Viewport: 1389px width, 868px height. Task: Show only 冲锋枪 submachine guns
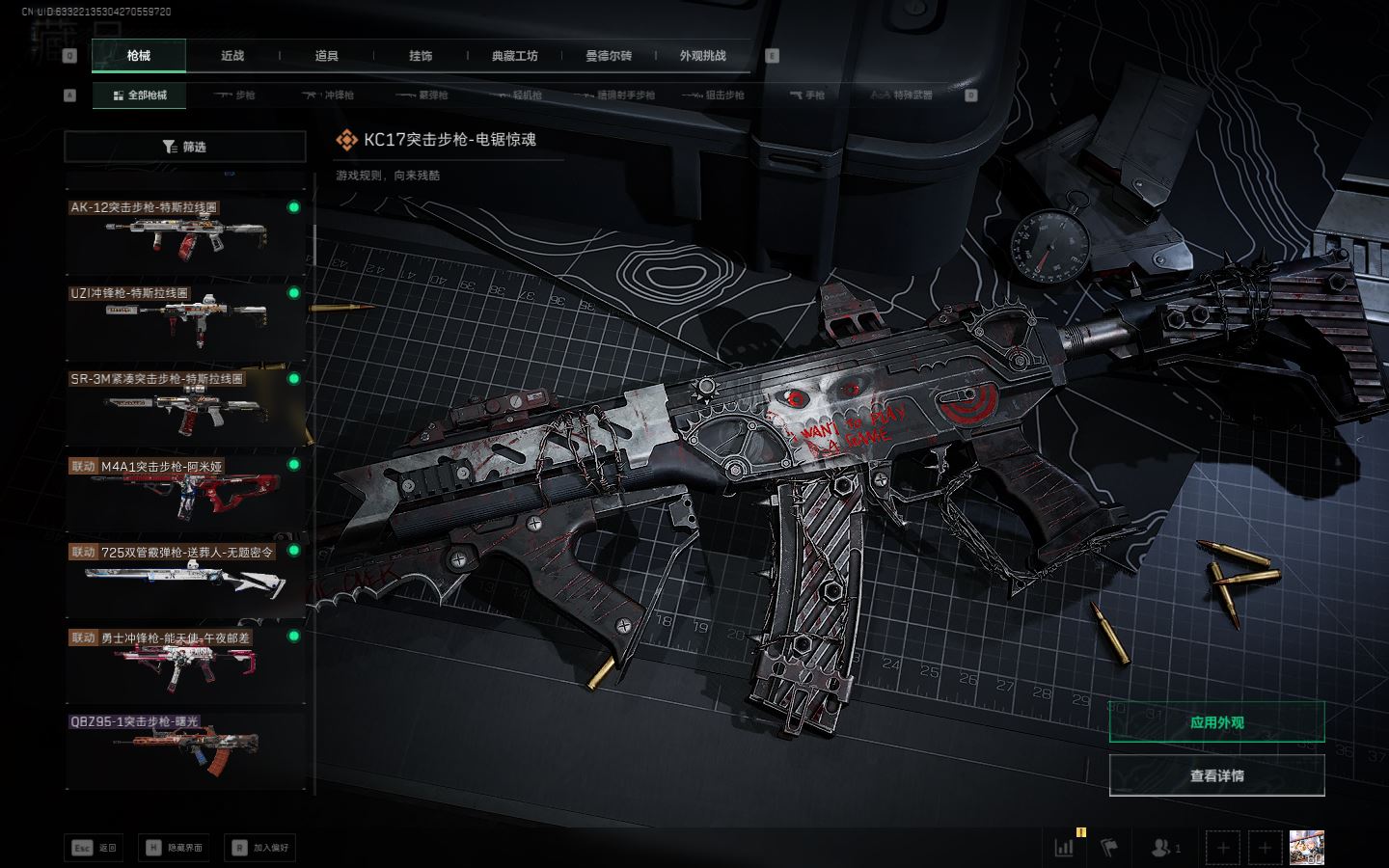point(329,95)
